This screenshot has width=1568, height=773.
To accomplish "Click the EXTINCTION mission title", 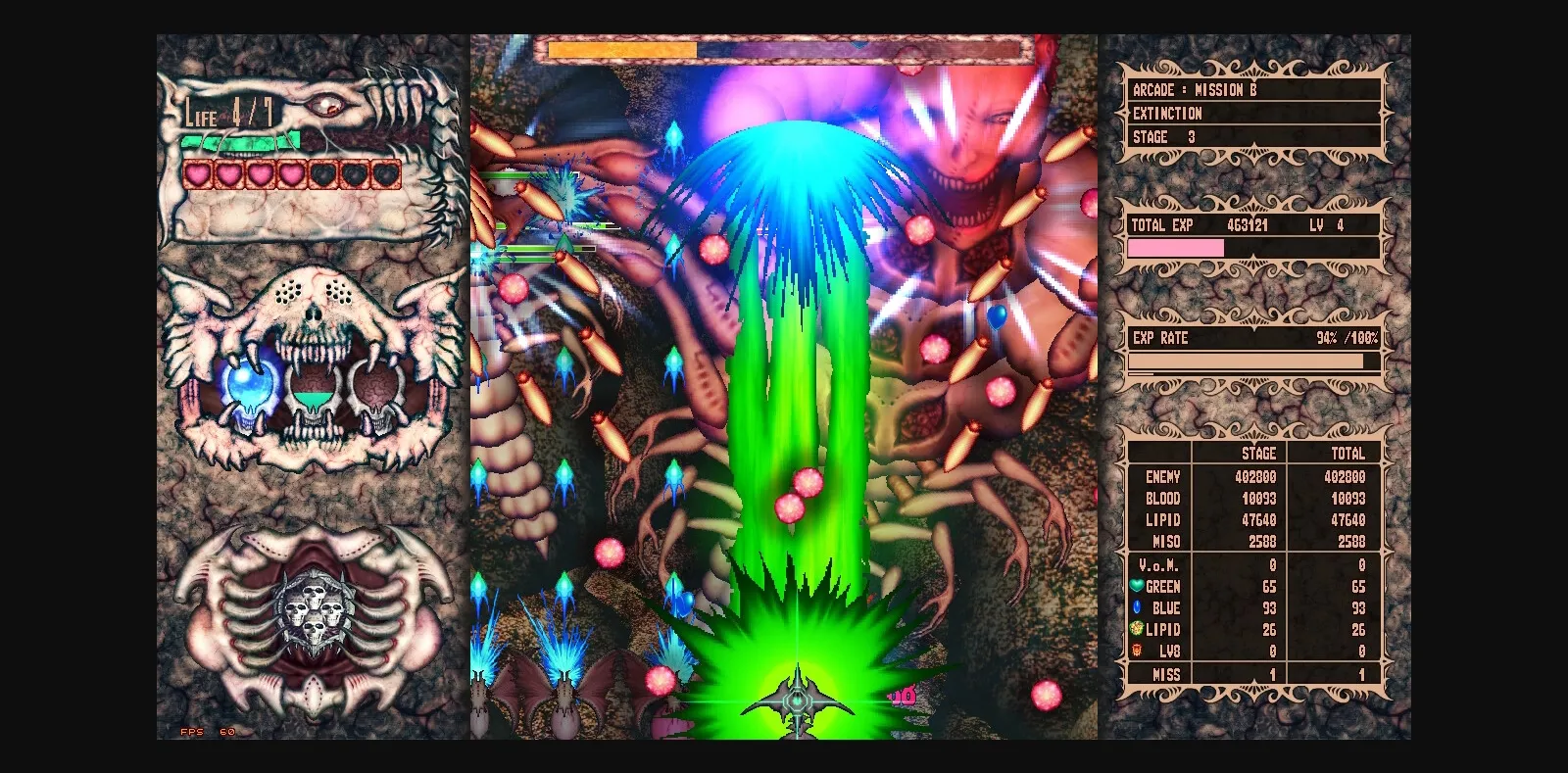I will [1166, 114].
